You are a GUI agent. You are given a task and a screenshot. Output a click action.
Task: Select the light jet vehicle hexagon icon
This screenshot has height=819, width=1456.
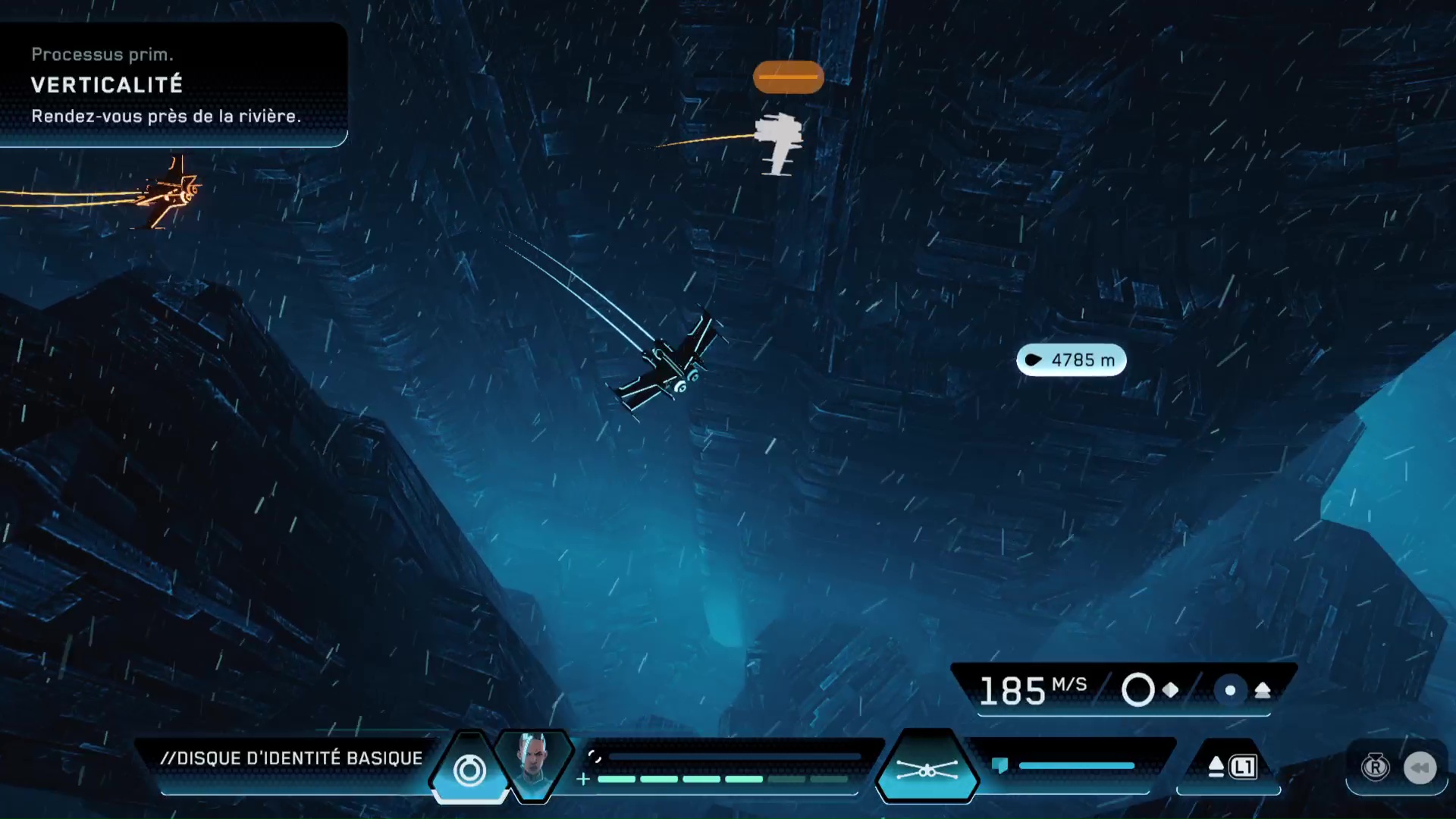pos(927,767)
